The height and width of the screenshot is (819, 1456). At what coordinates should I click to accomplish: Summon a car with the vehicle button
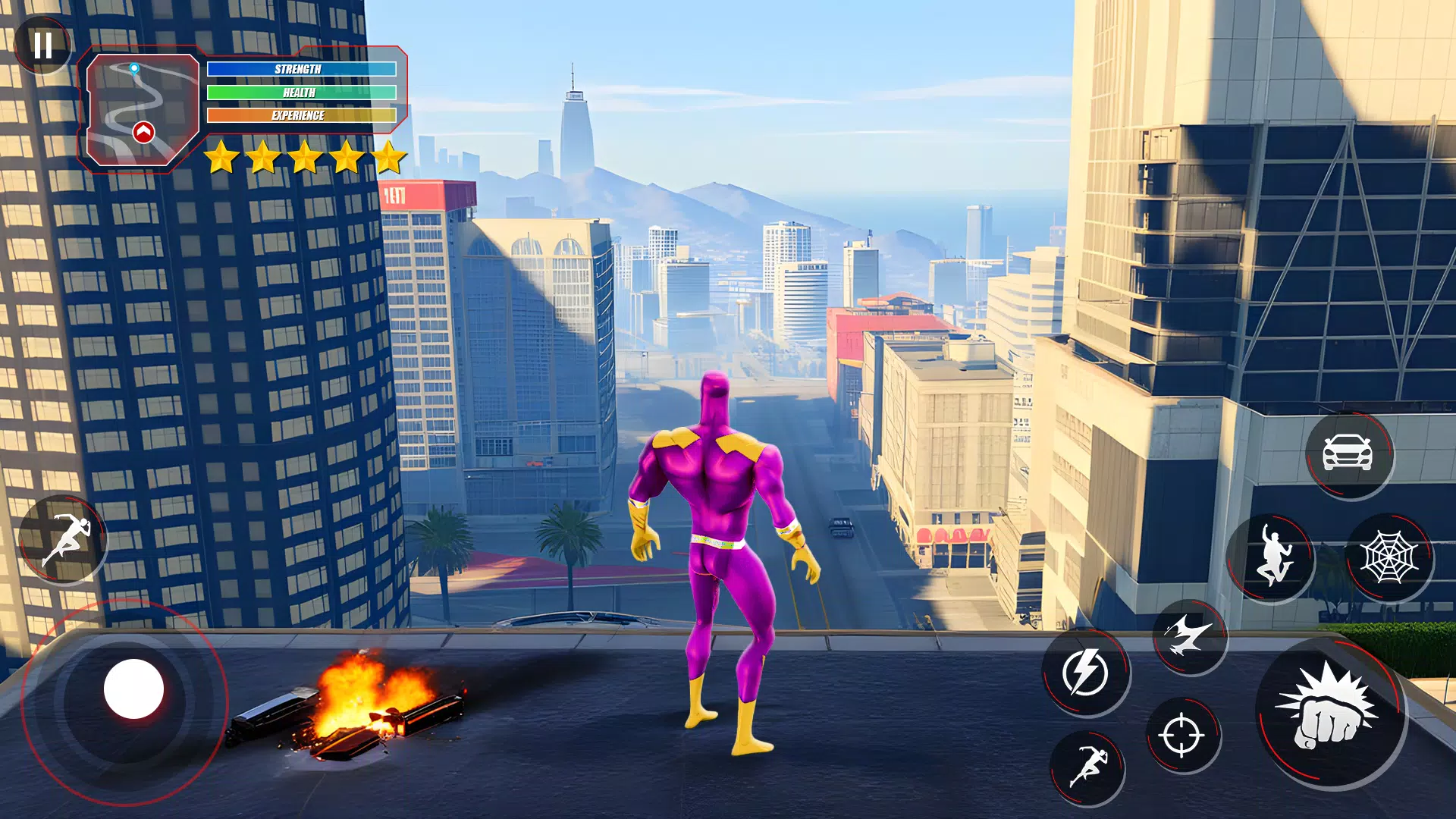tap(1348, 454)
